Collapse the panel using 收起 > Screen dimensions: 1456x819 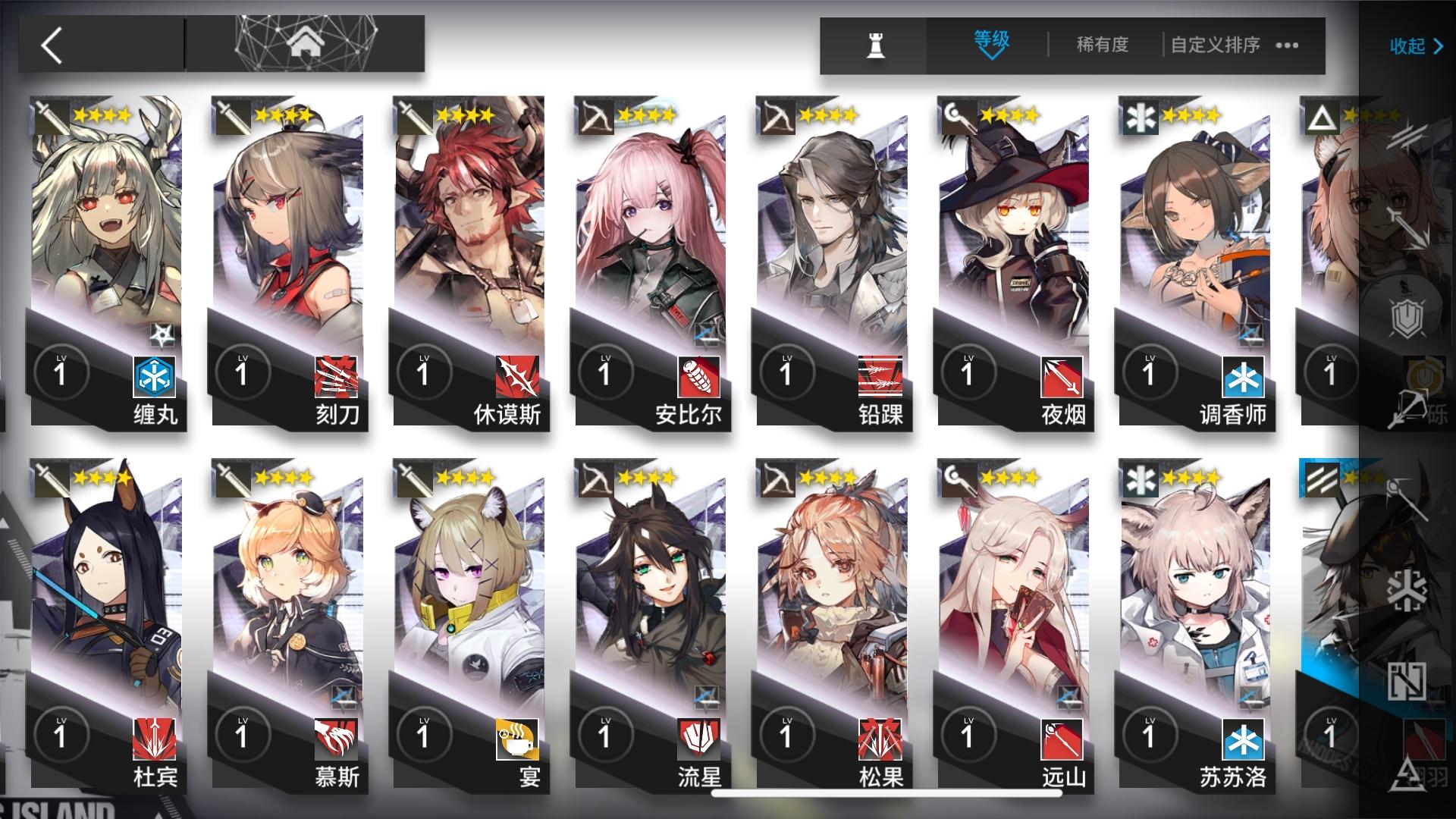(x=1420, y=45)
